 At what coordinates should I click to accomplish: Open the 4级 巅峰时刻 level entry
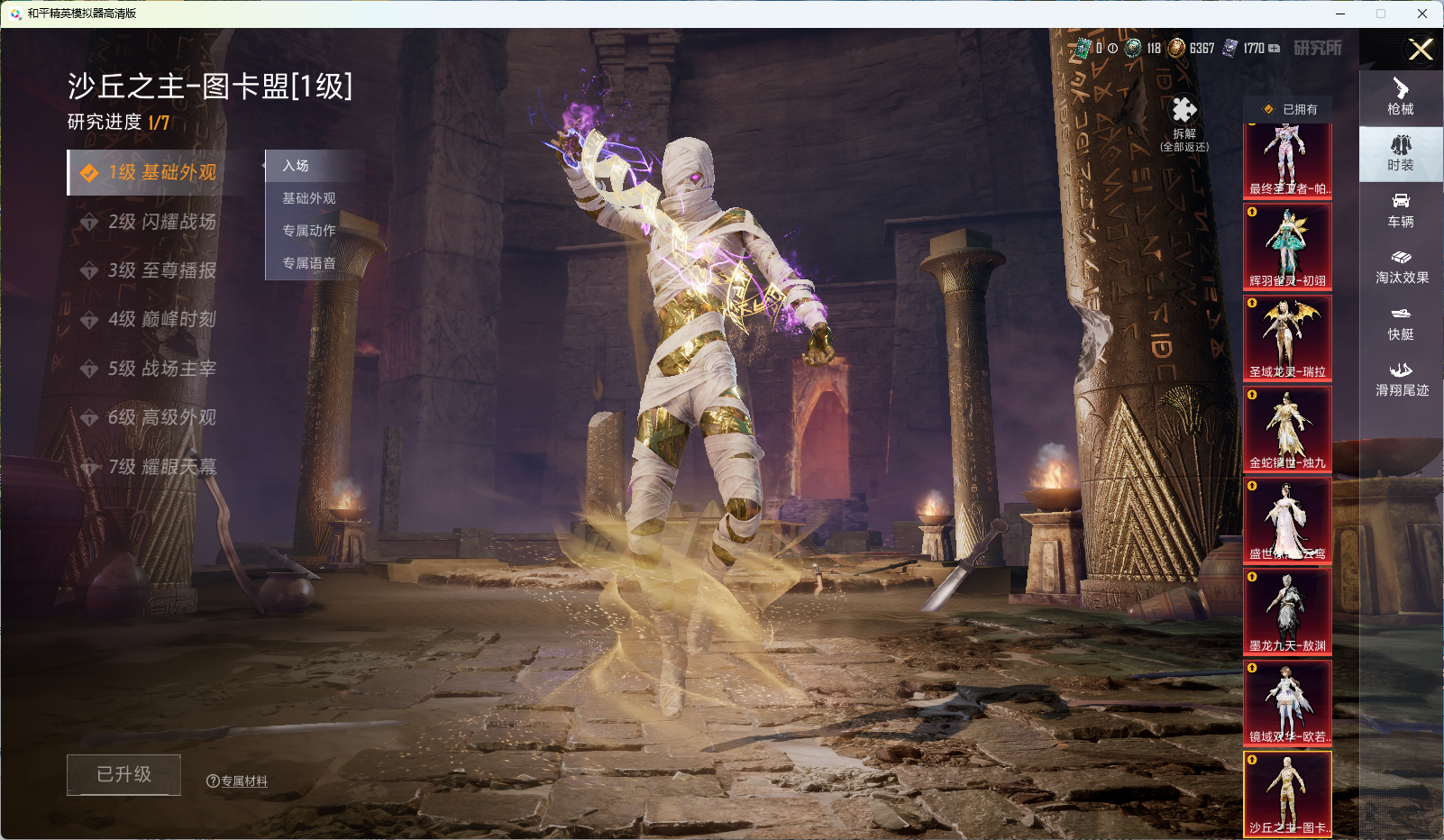[x=161, y=319]
